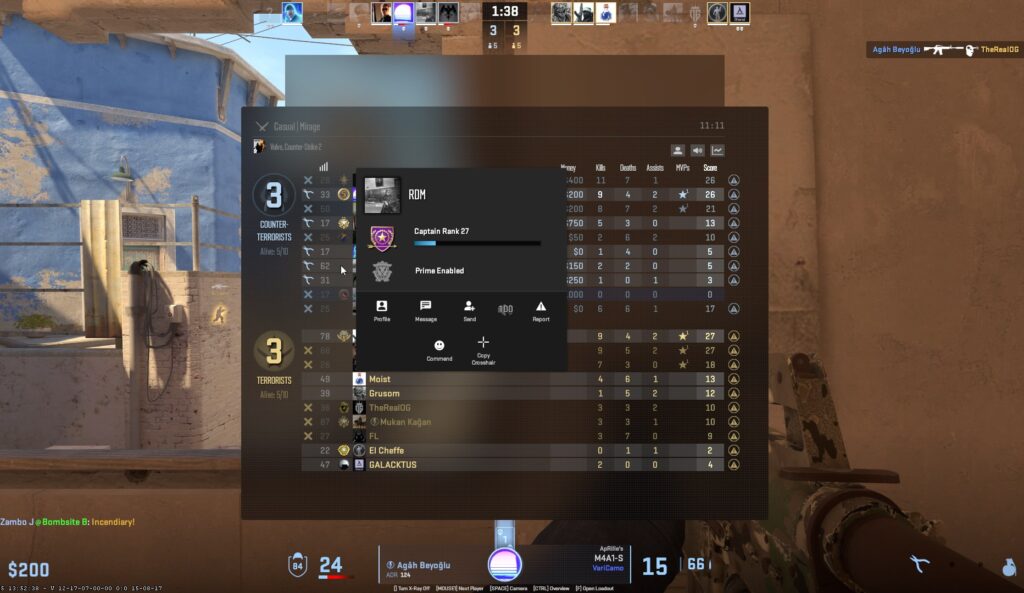The height and width of the screenshot is (593, 1024).
Task: Report the player with the warning icon
Action: pos(541,310)
